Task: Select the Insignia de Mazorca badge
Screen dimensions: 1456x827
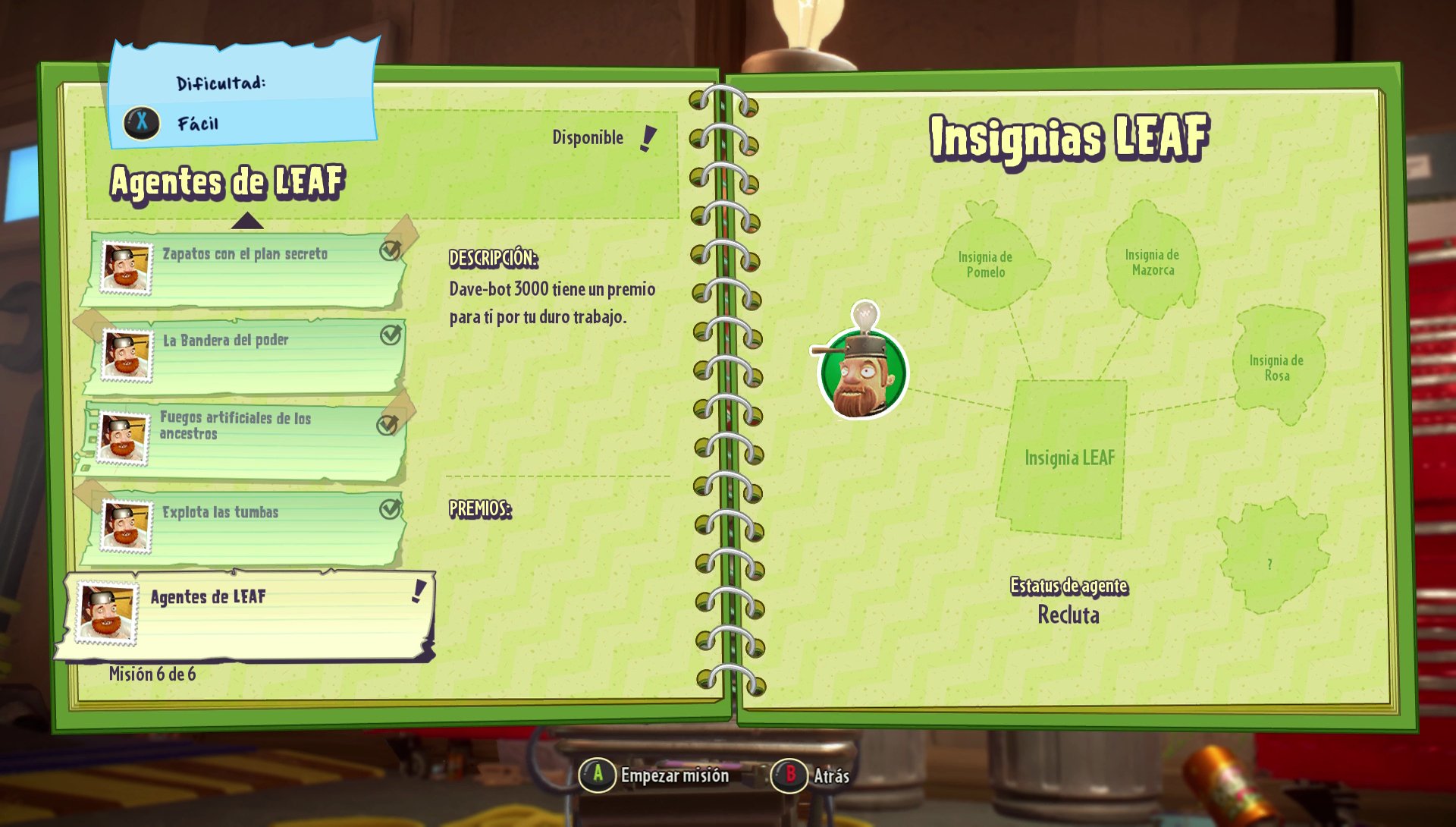Action: (1150, 262)
